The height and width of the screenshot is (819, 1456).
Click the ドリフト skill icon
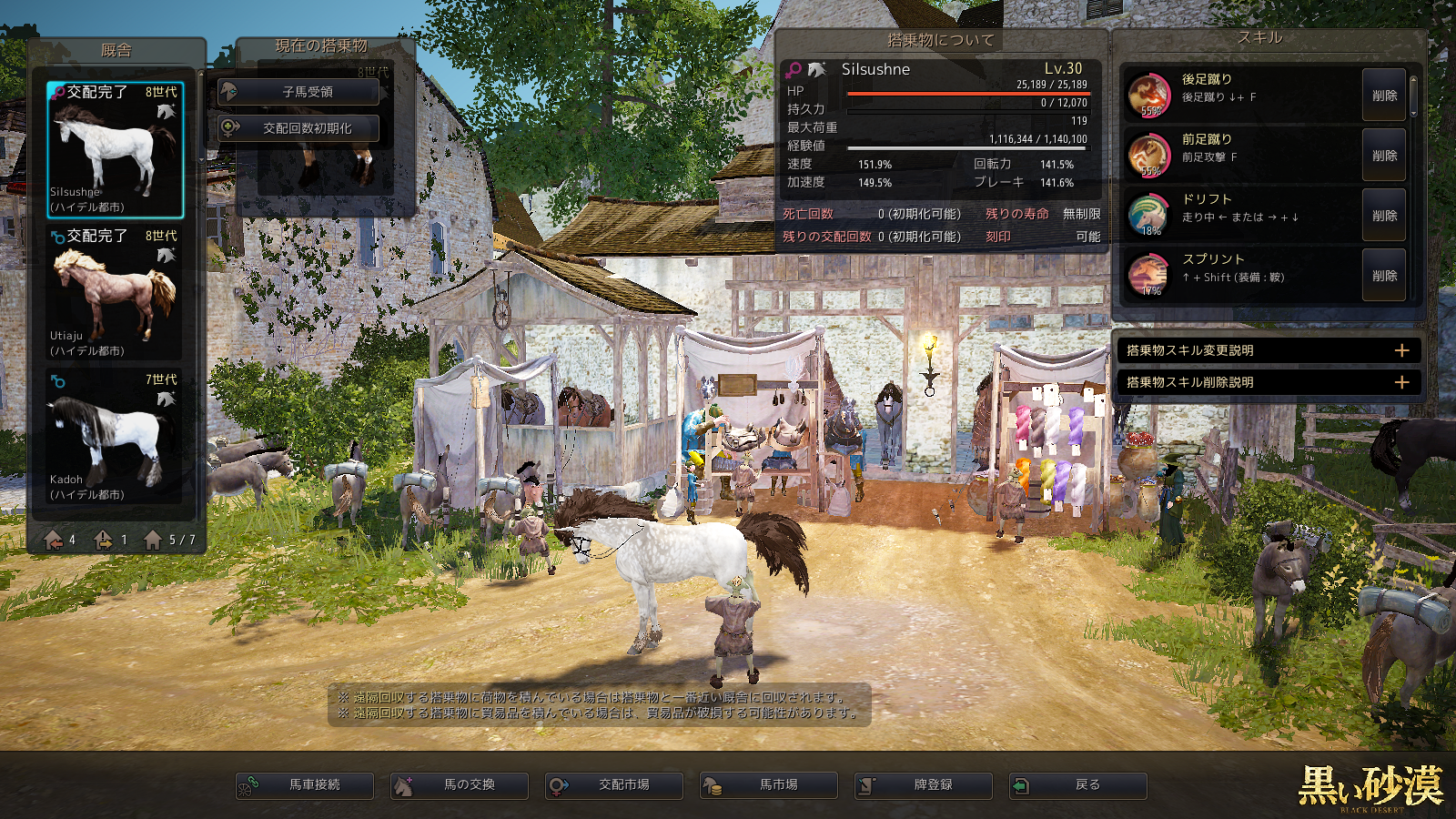[x=1148, y=215]
